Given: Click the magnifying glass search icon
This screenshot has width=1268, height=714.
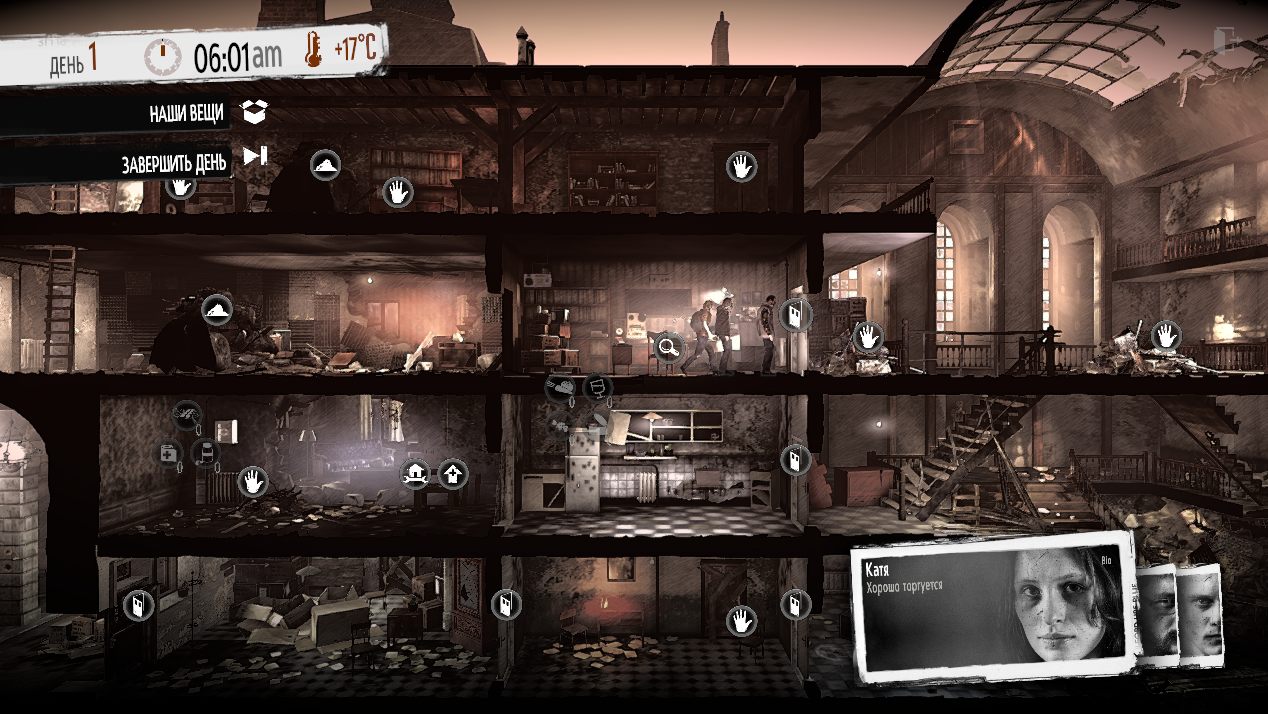Looking at the screenshot, I should point(668,347).
